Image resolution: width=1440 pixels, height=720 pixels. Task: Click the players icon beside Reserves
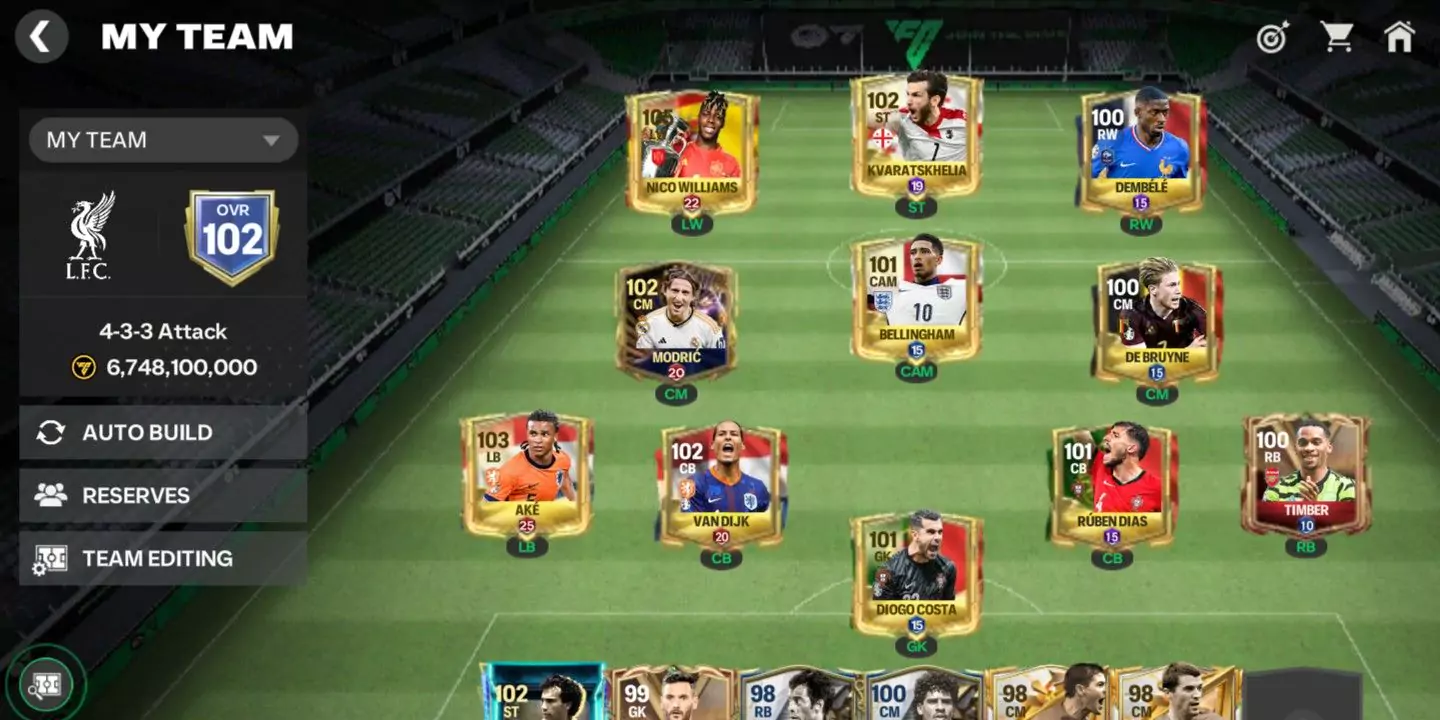pyautogui.click(x=48, y=495)
